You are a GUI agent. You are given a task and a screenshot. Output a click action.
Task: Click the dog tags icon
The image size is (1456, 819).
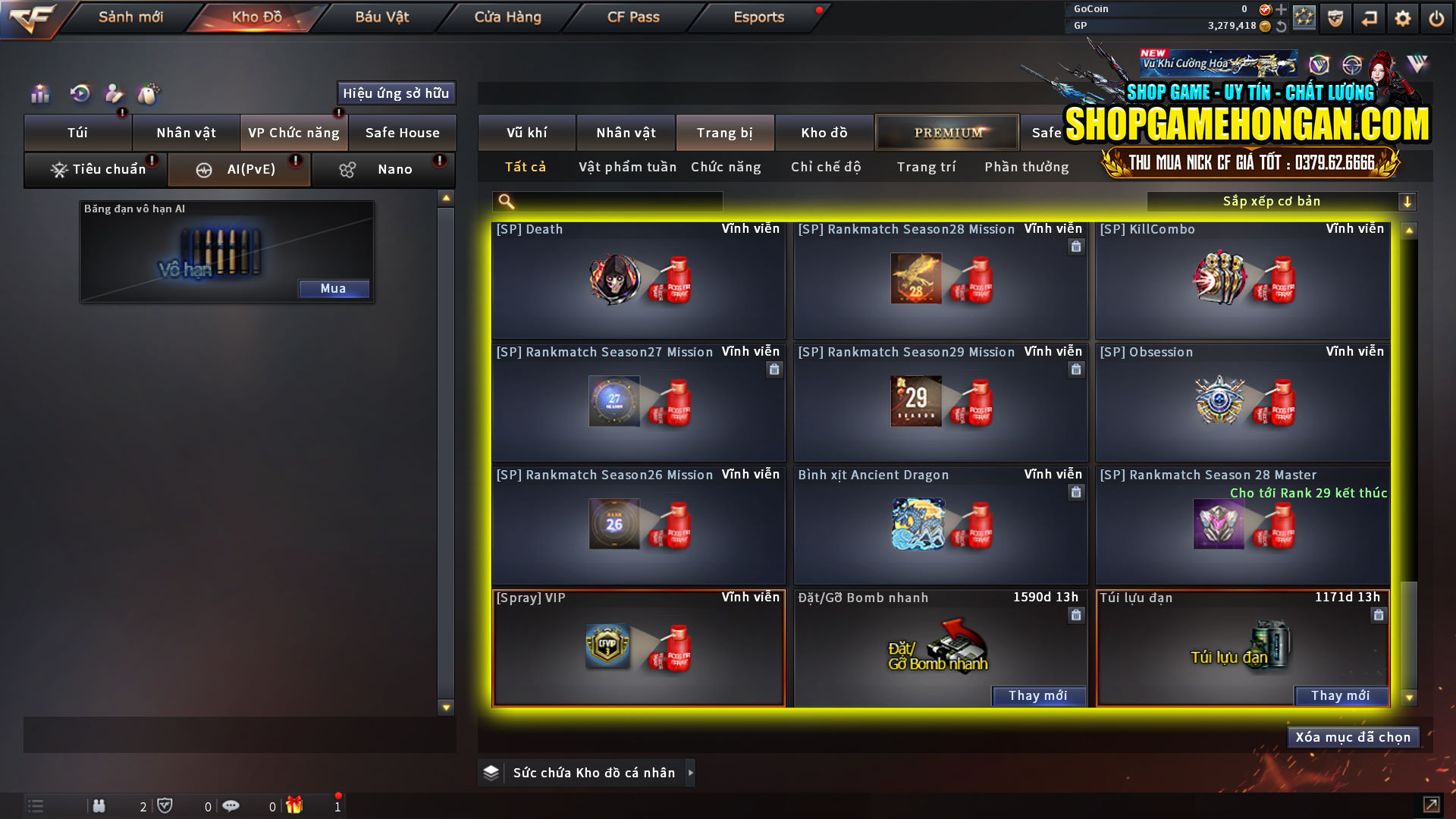point(149,93)
